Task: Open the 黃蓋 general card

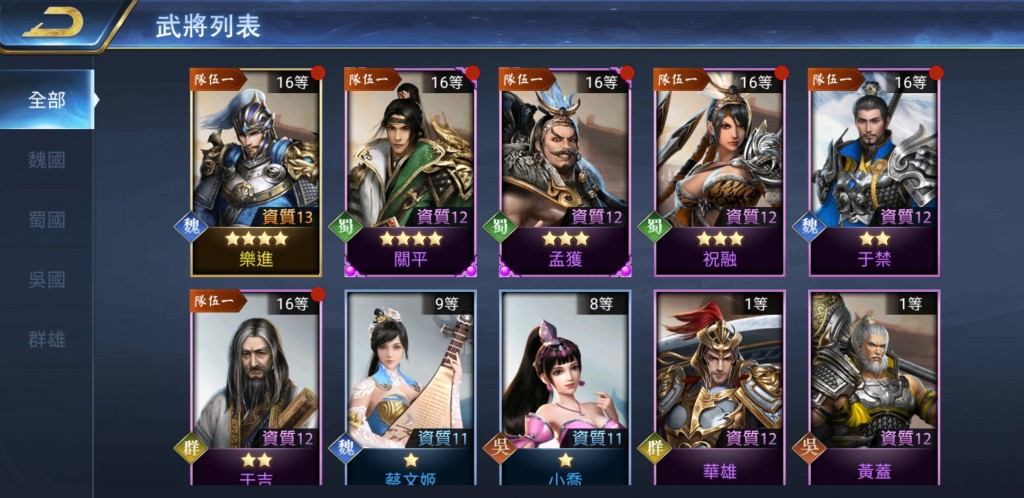Action: (874, 389)
